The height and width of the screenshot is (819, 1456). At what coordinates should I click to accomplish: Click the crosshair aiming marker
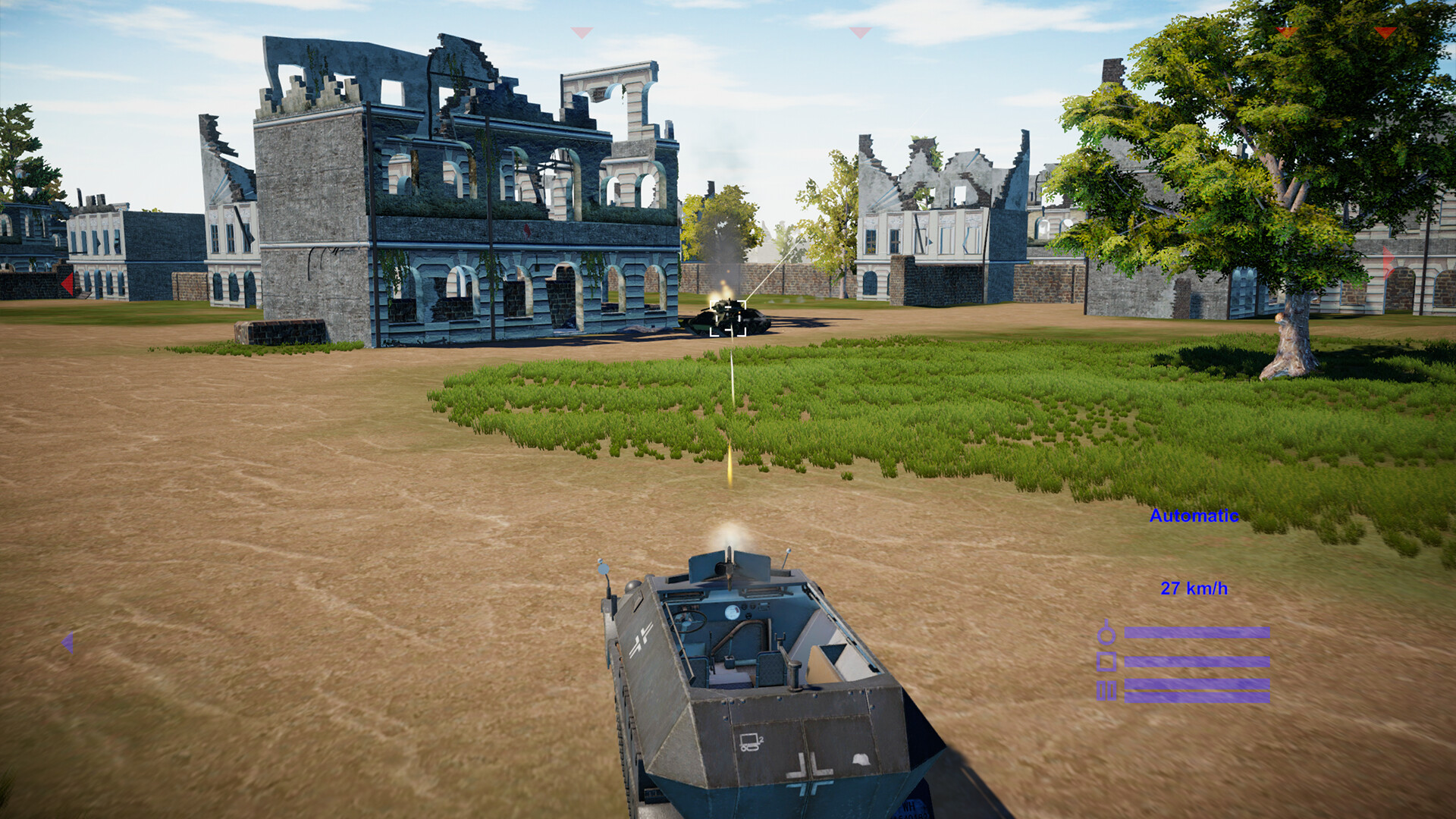[x=728, y=317]
